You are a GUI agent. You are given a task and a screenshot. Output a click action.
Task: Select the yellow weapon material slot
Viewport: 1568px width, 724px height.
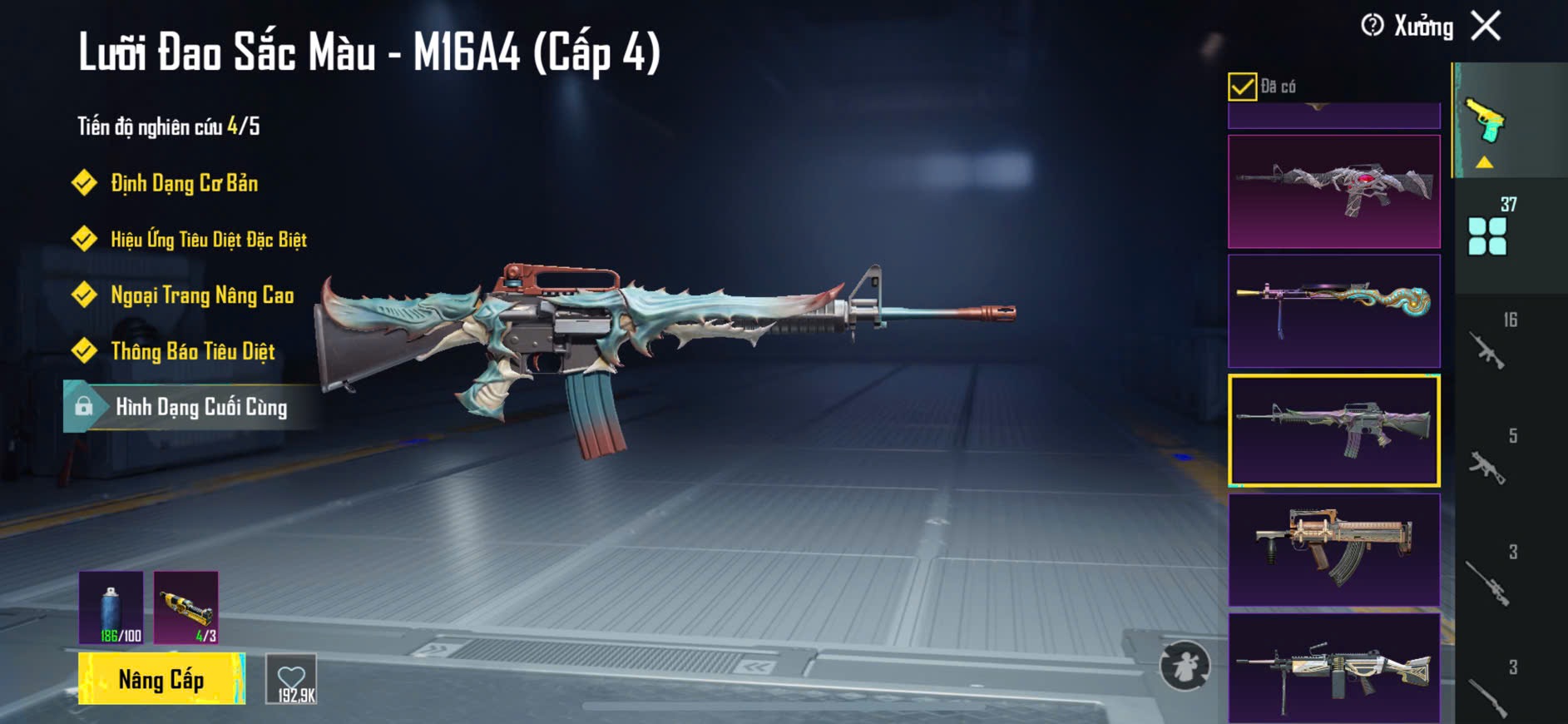pos(186,607)
